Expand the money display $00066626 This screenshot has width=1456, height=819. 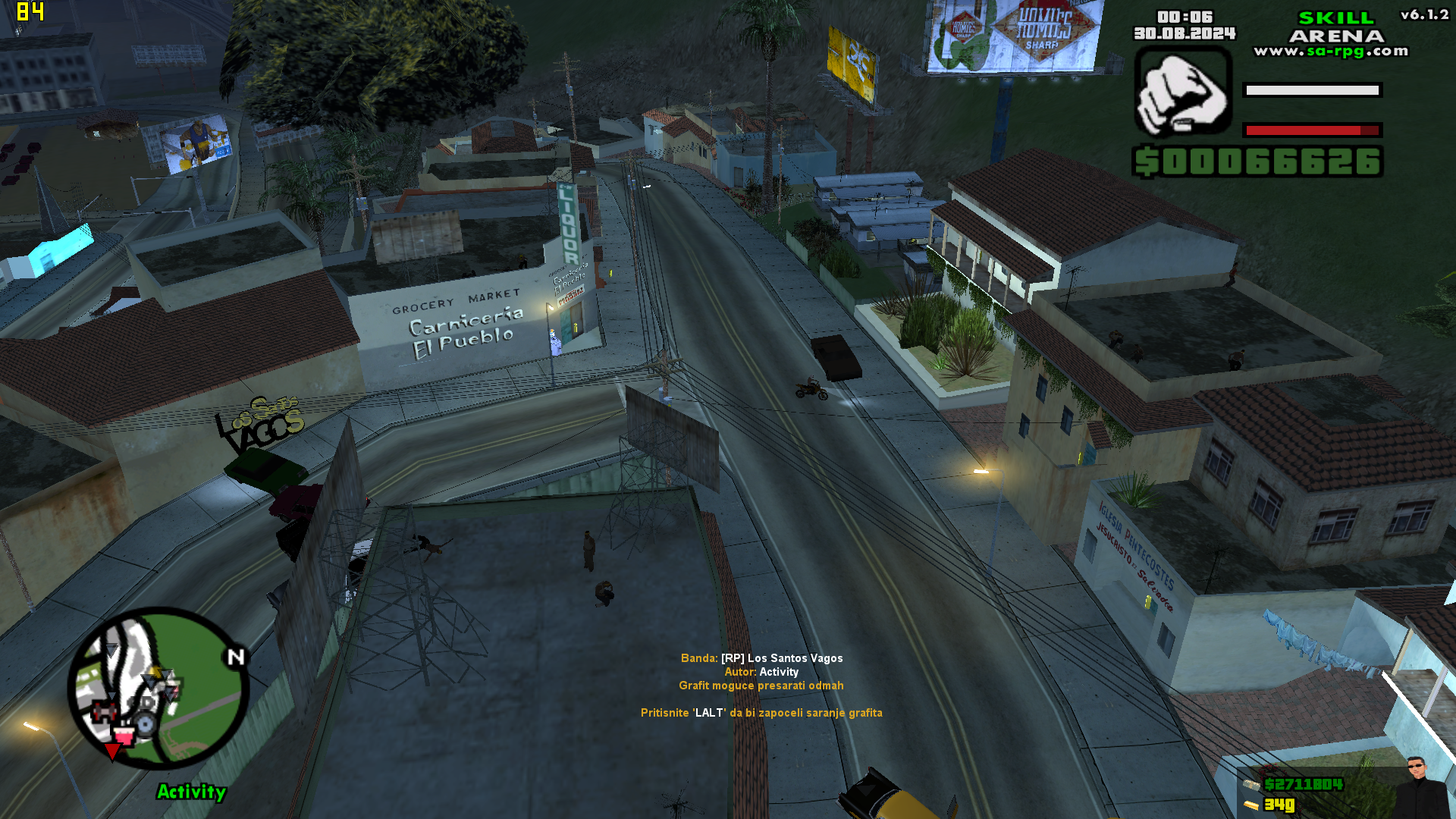pyautogui.click(x=1257, y=162)
